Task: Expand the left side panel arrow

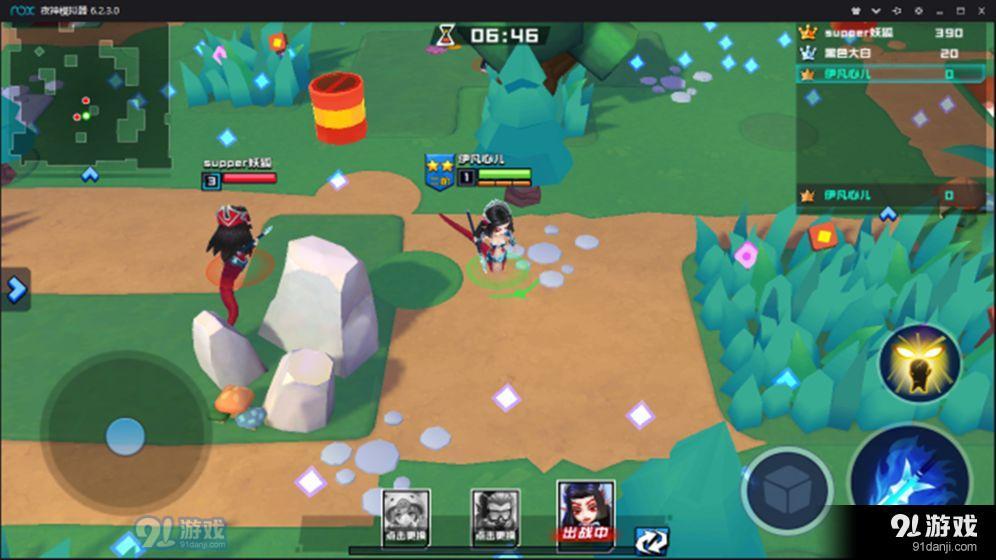Action: (x=14, y=290)
